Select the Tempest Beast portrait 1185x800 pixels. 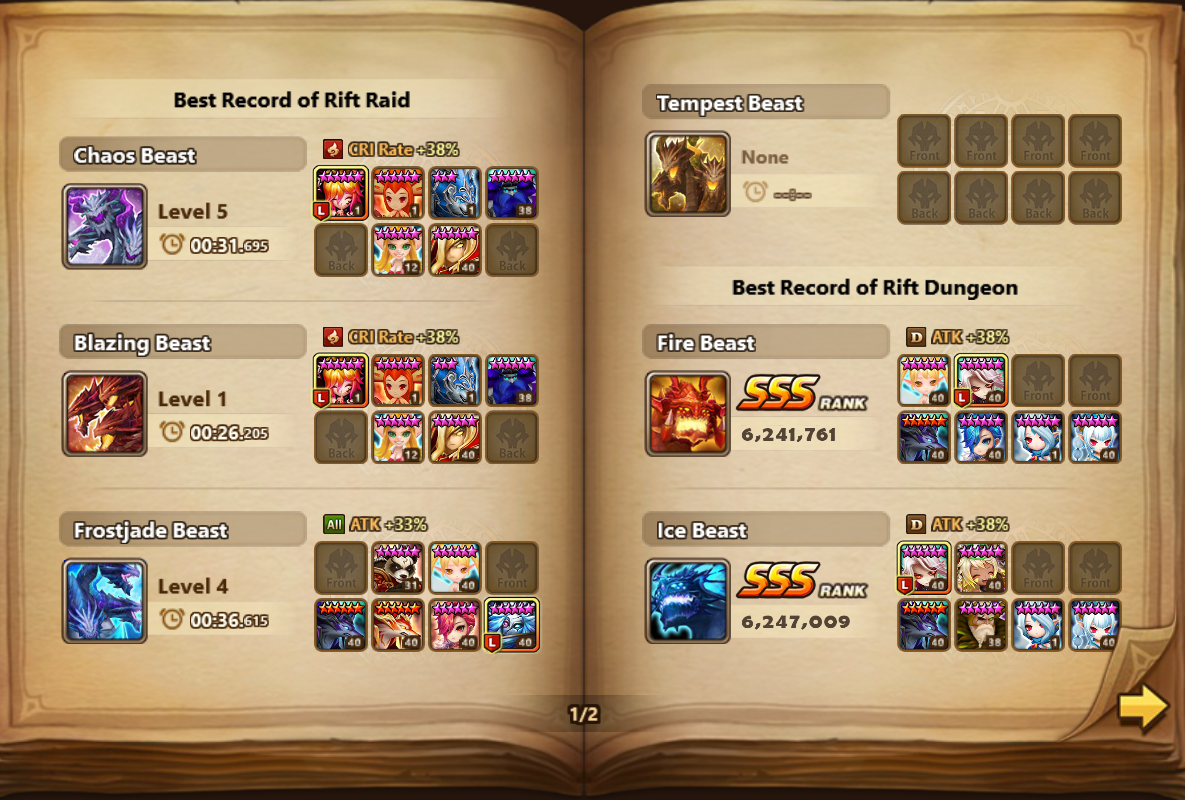(688, 174)
